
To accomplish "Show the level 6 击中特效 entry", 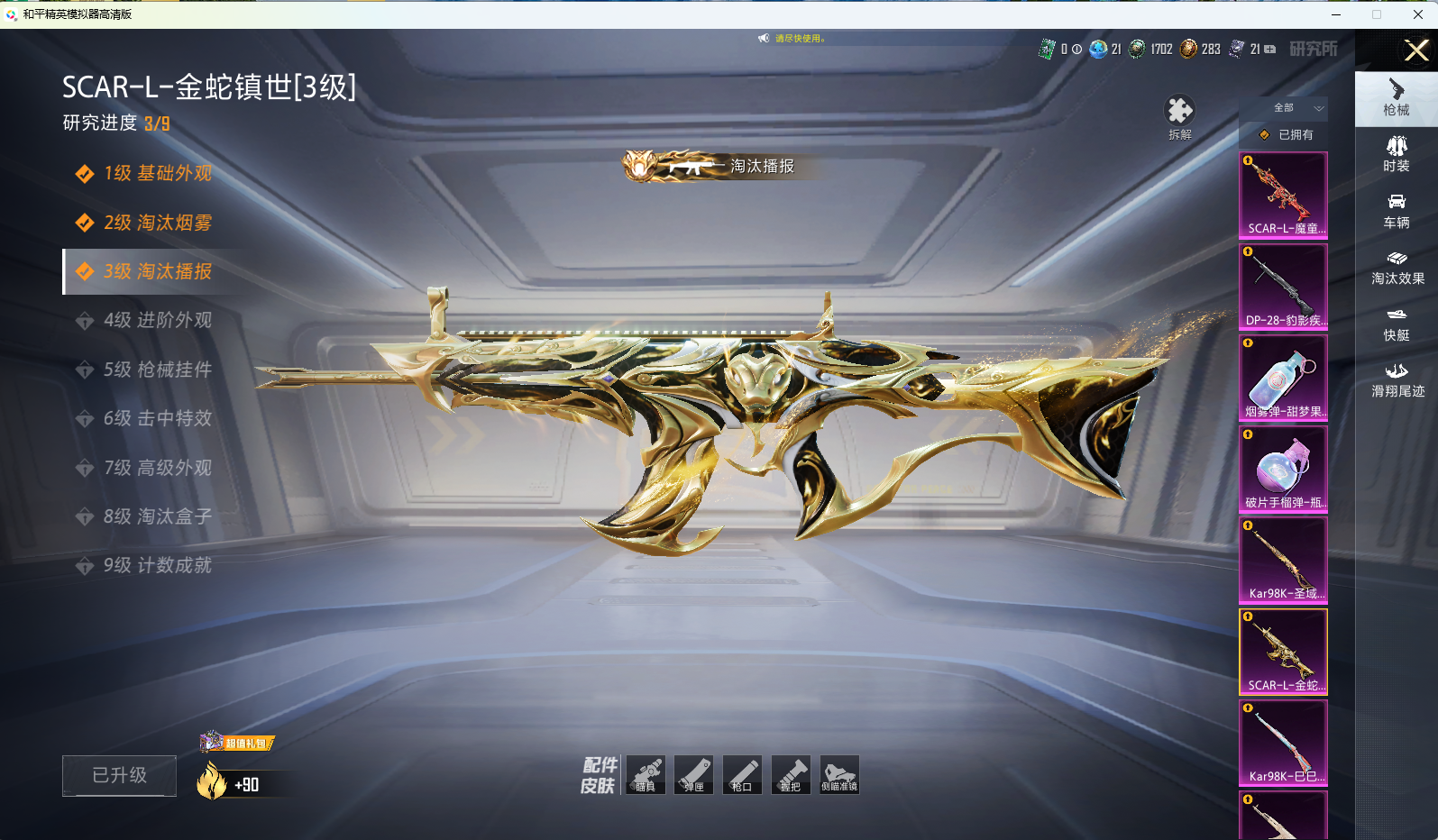I will pos(157,418).
